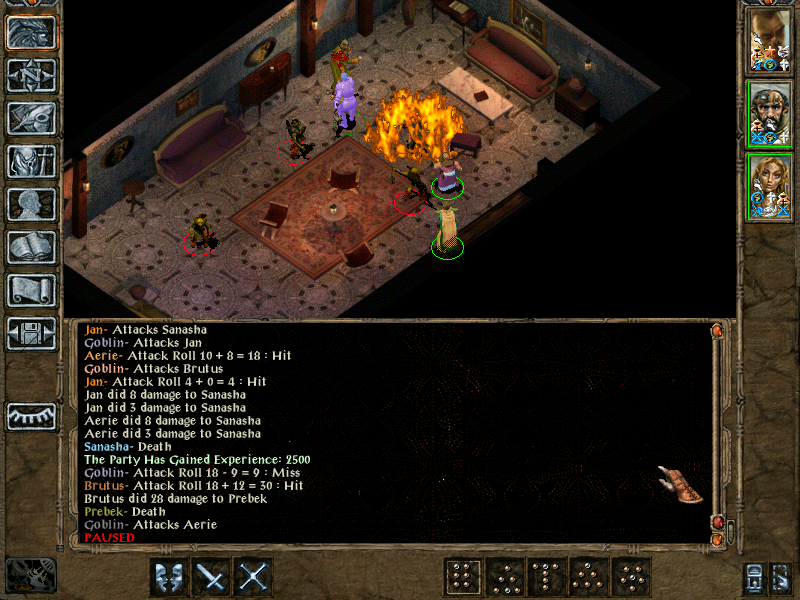Click the Return to Game sidebar button
This screenshot has height=600, width=800.
(31, 31)
